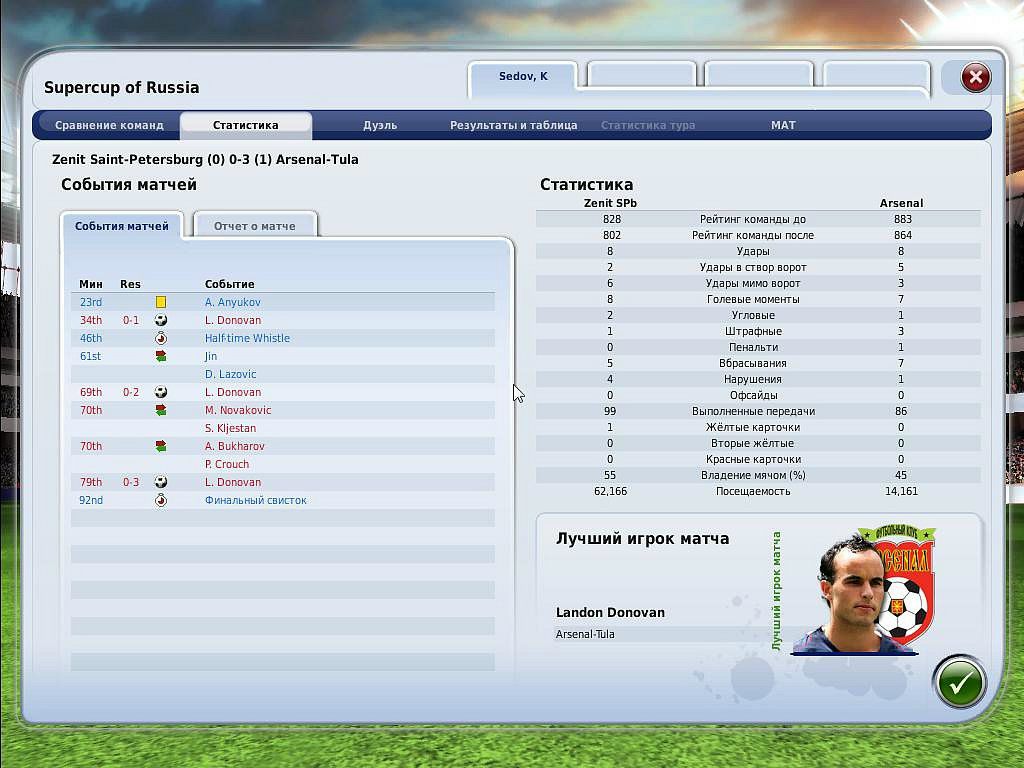Image resolution: width=1024 pixels, height=768 pixels.
Task: Open the Дуэль tab
Action: 380,125
